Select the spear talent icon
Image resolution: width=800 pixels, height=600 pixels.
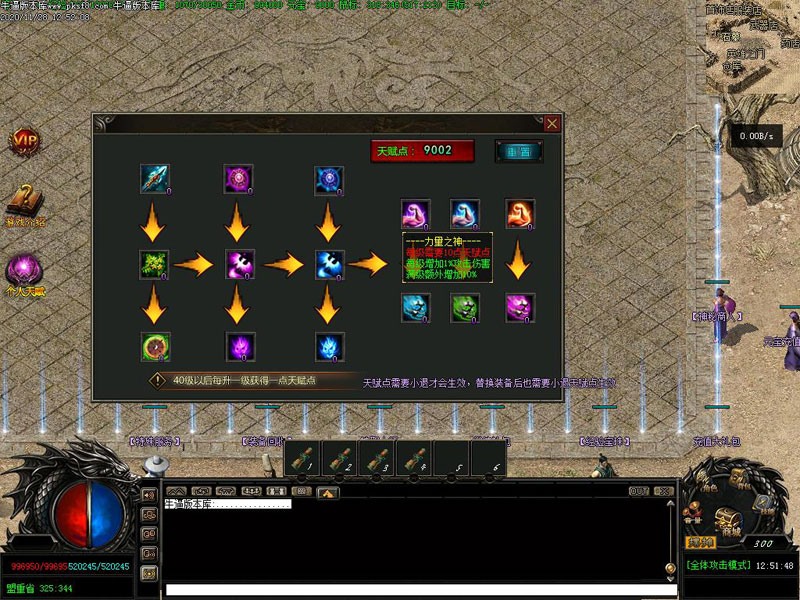[154, 179]
